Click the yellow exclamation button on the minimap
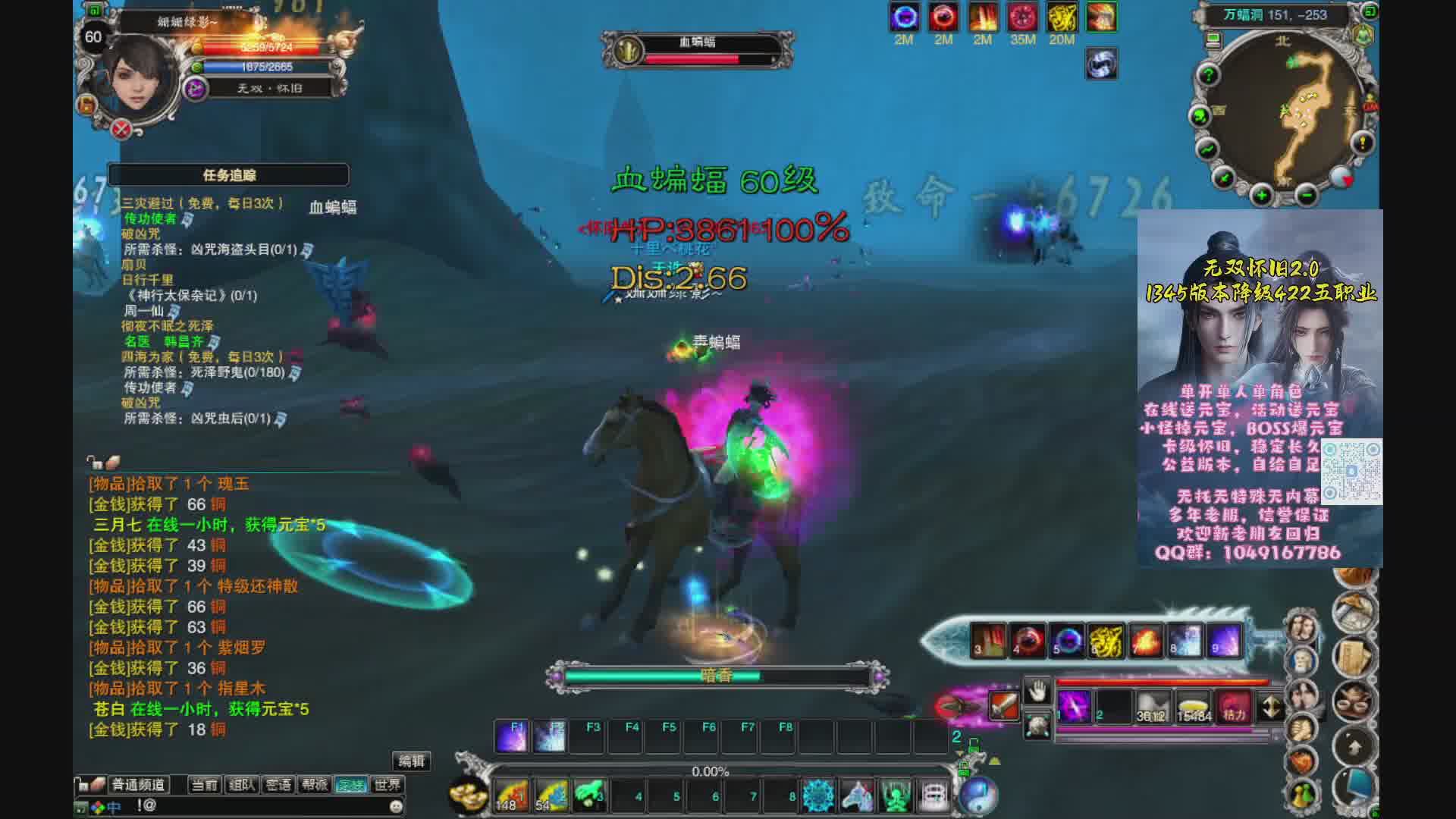Image resolution: width=1456 pixels, height=819 pixels. (x=1363, y=143)
